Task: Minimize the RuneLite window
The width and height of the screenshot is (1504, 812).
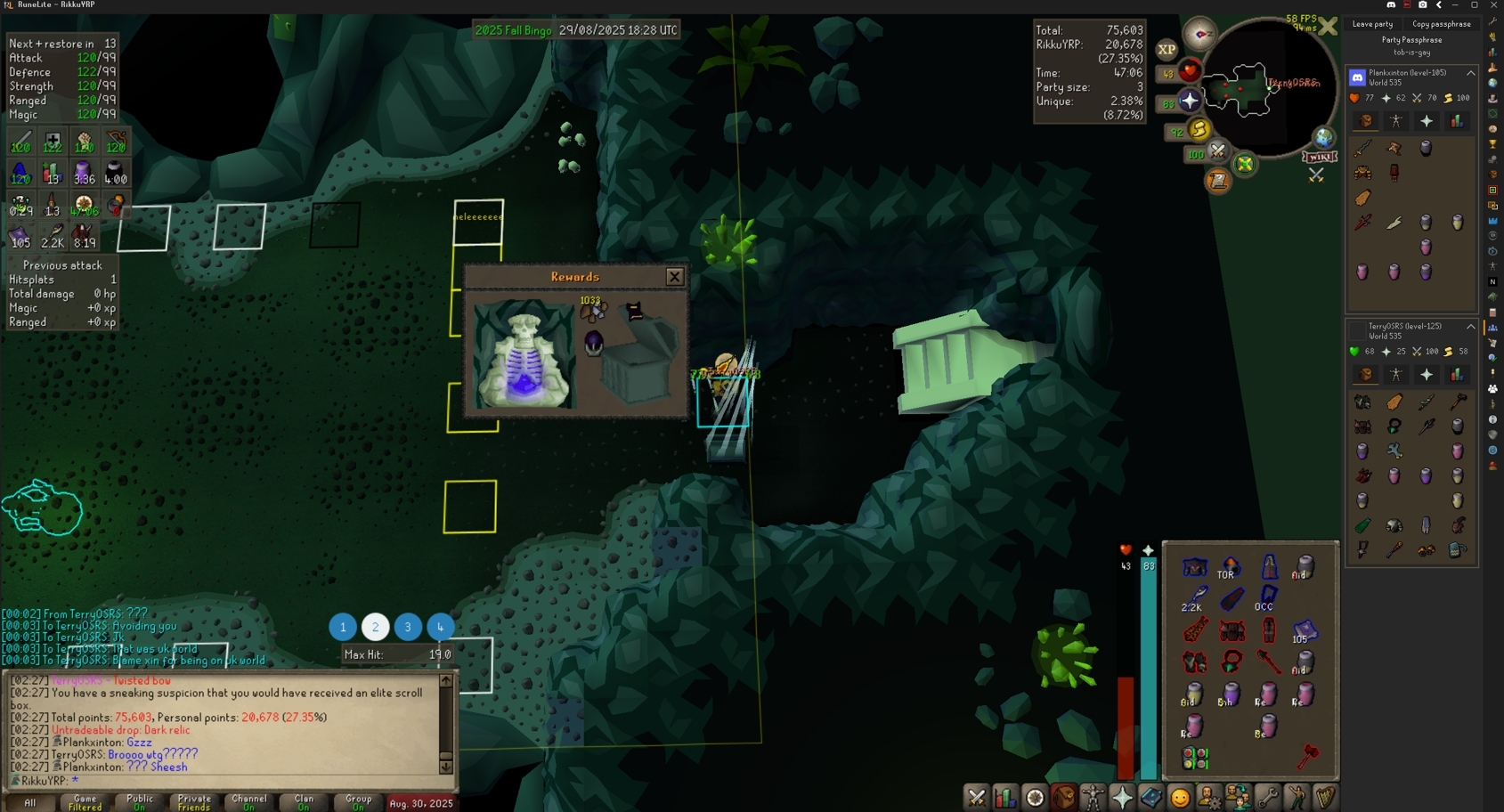Action: [1454, 5]
